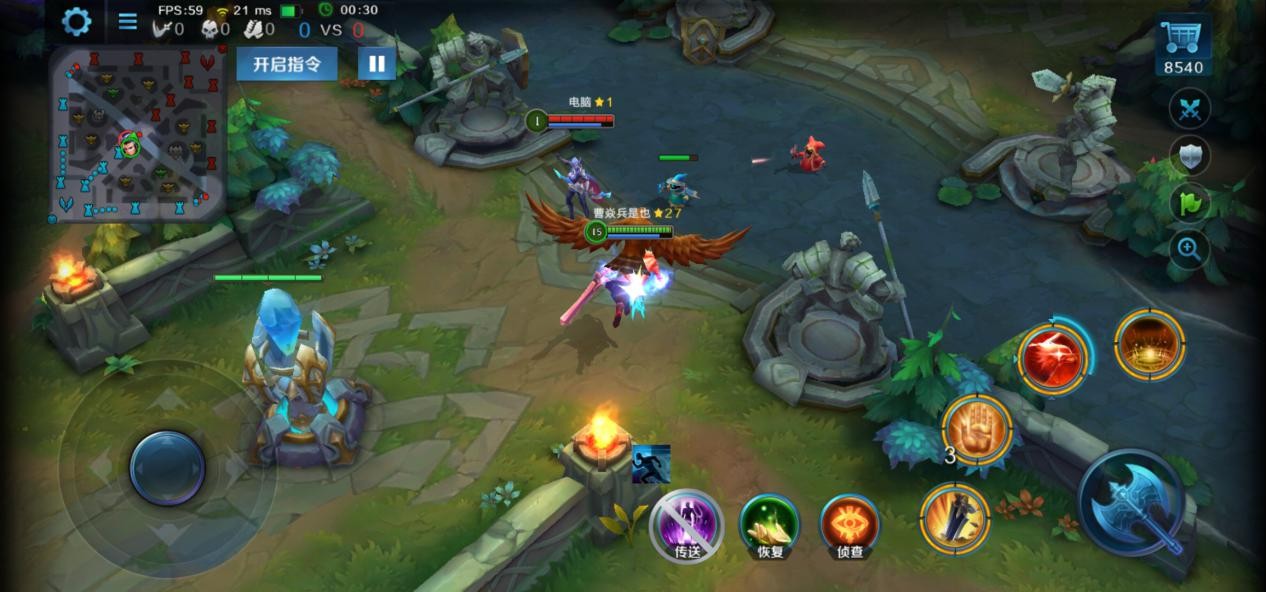Activate the sword warrior skill
The image size is (1266, 592).
click(955, 517)
